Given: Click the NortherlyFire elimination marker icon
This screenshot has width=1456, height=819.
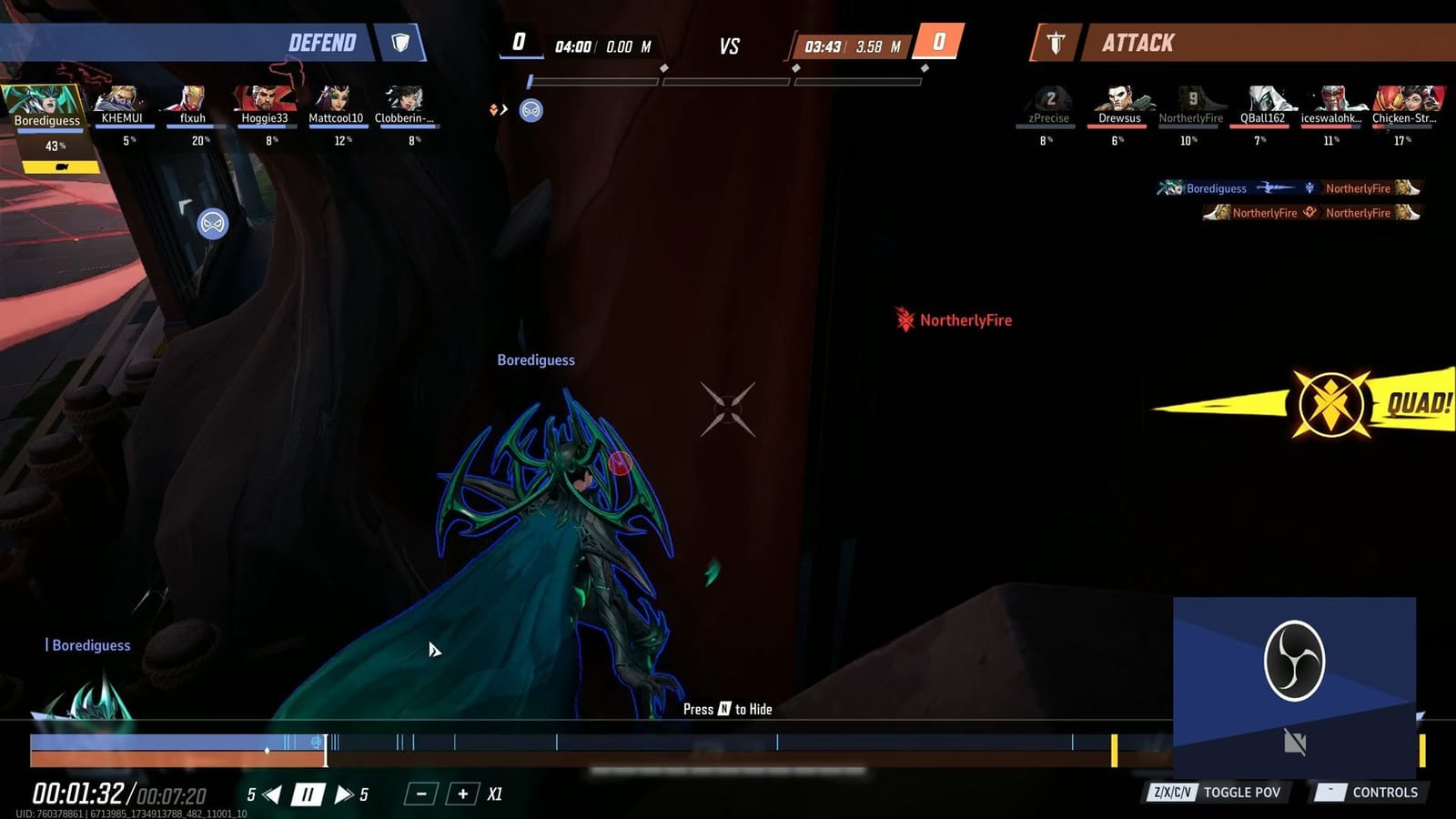Looking at the screenshot, I should (904, 320).
